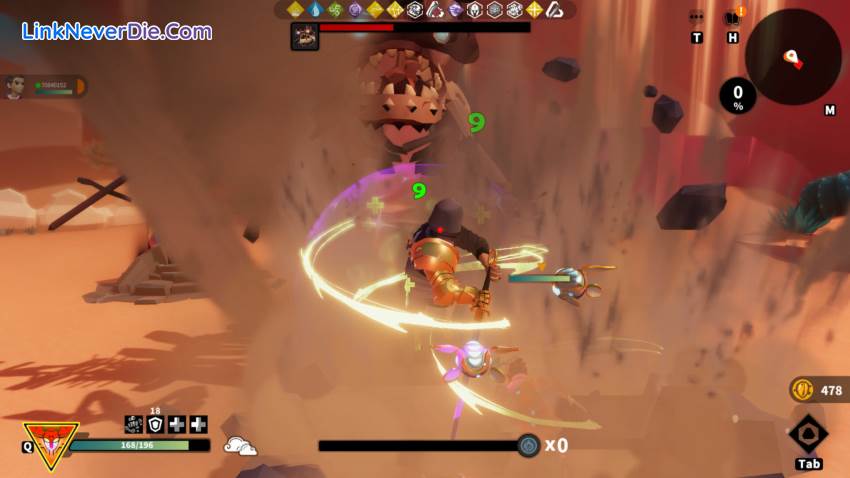This screenshot has width=850, height=478.
Task: Click the gold coin currency icon
Action: tap(802, 389)
